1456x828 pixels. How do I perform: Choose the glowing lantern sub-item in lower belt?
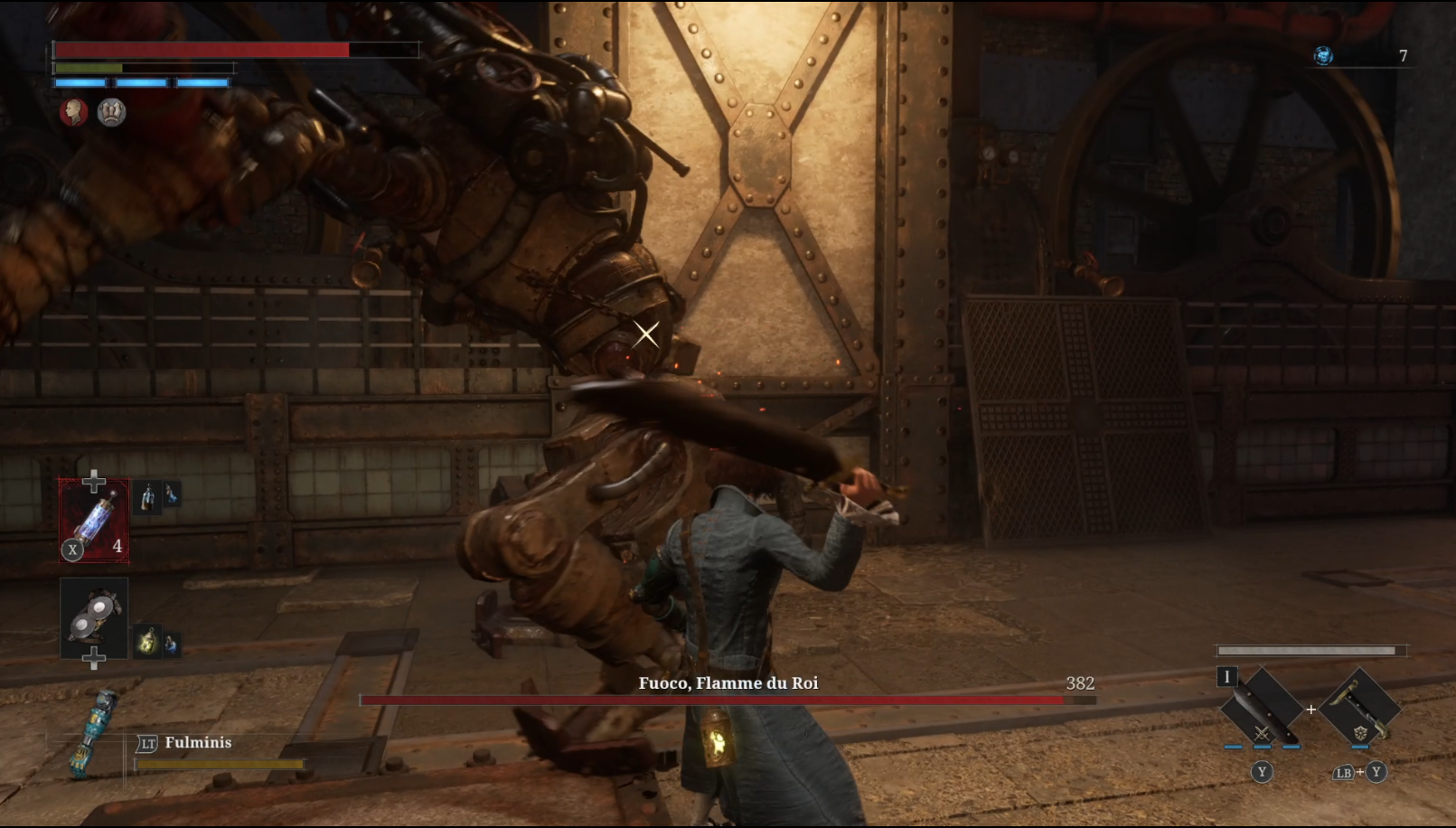[146, 643]
